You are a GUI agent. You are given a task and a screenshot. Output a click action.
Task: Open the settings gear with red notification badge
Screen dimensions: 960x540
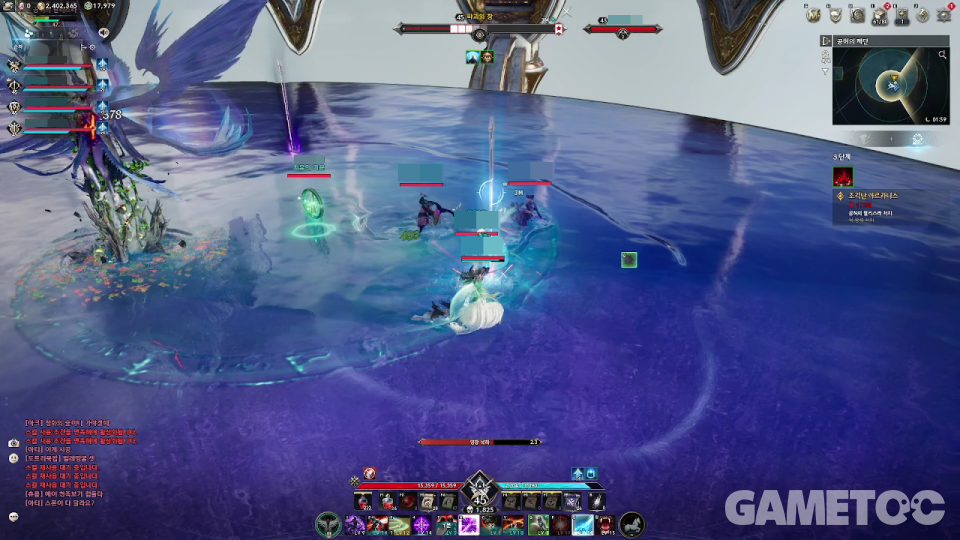tap(946, 15)
